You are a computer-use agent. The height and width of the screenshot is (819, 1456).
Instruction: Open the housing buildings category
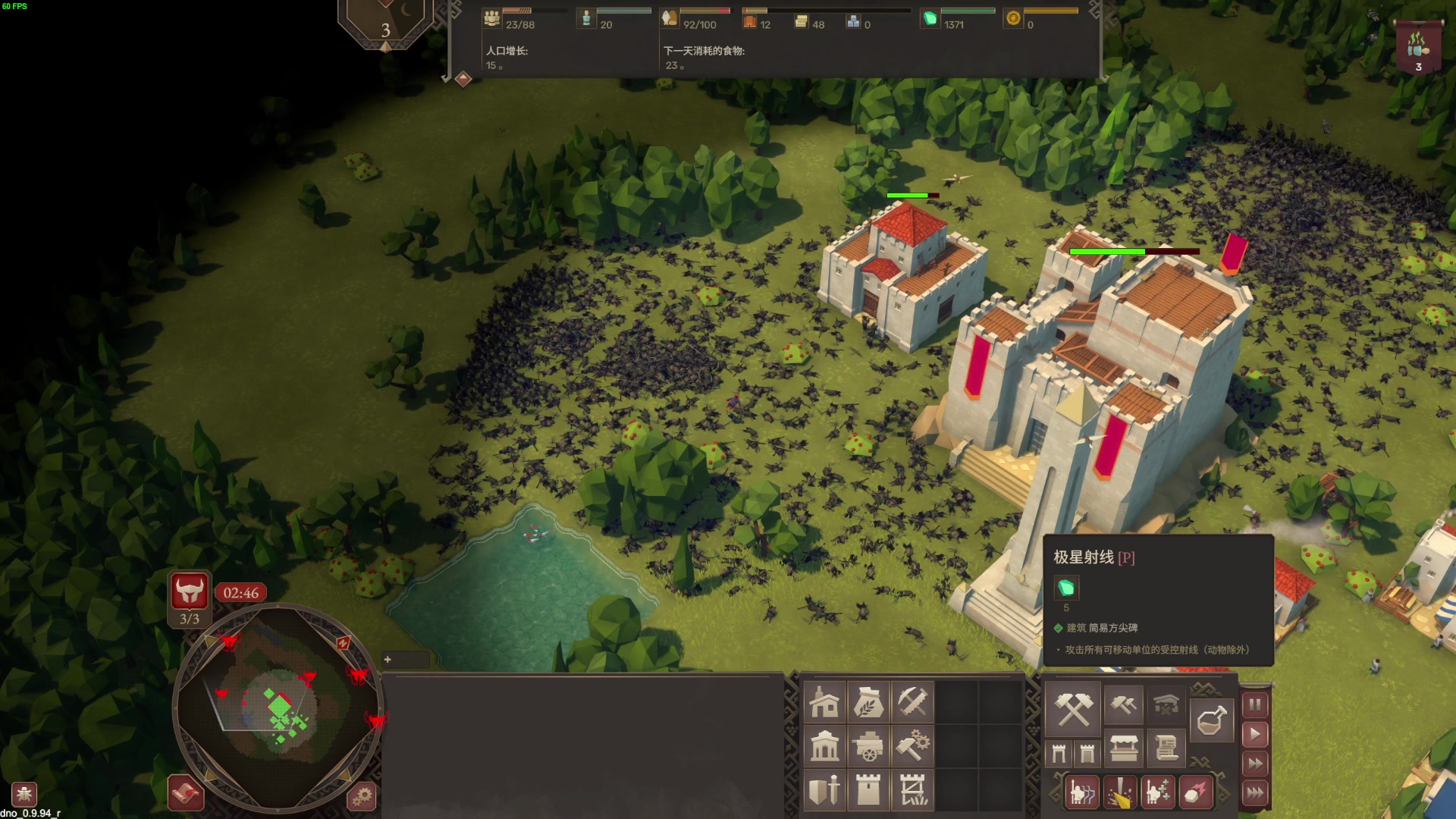click(x=824, y=703)
